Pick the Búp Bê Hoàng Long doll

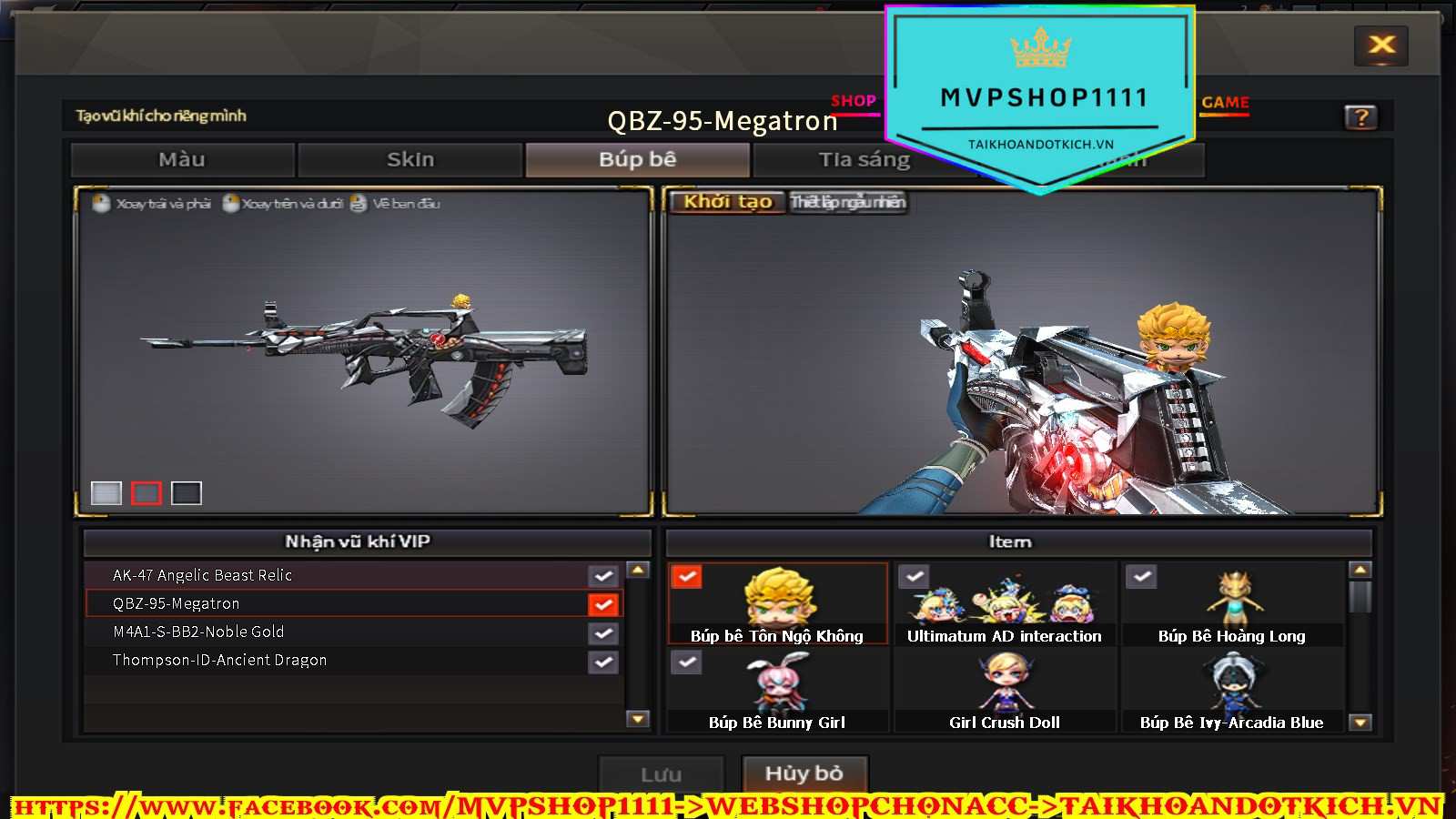[x=1232, y=603]
